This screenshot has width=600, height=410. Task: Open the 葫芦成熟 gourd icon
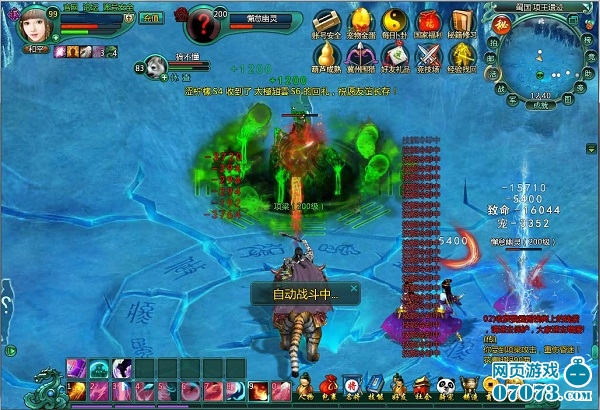[x=326, y=55]
